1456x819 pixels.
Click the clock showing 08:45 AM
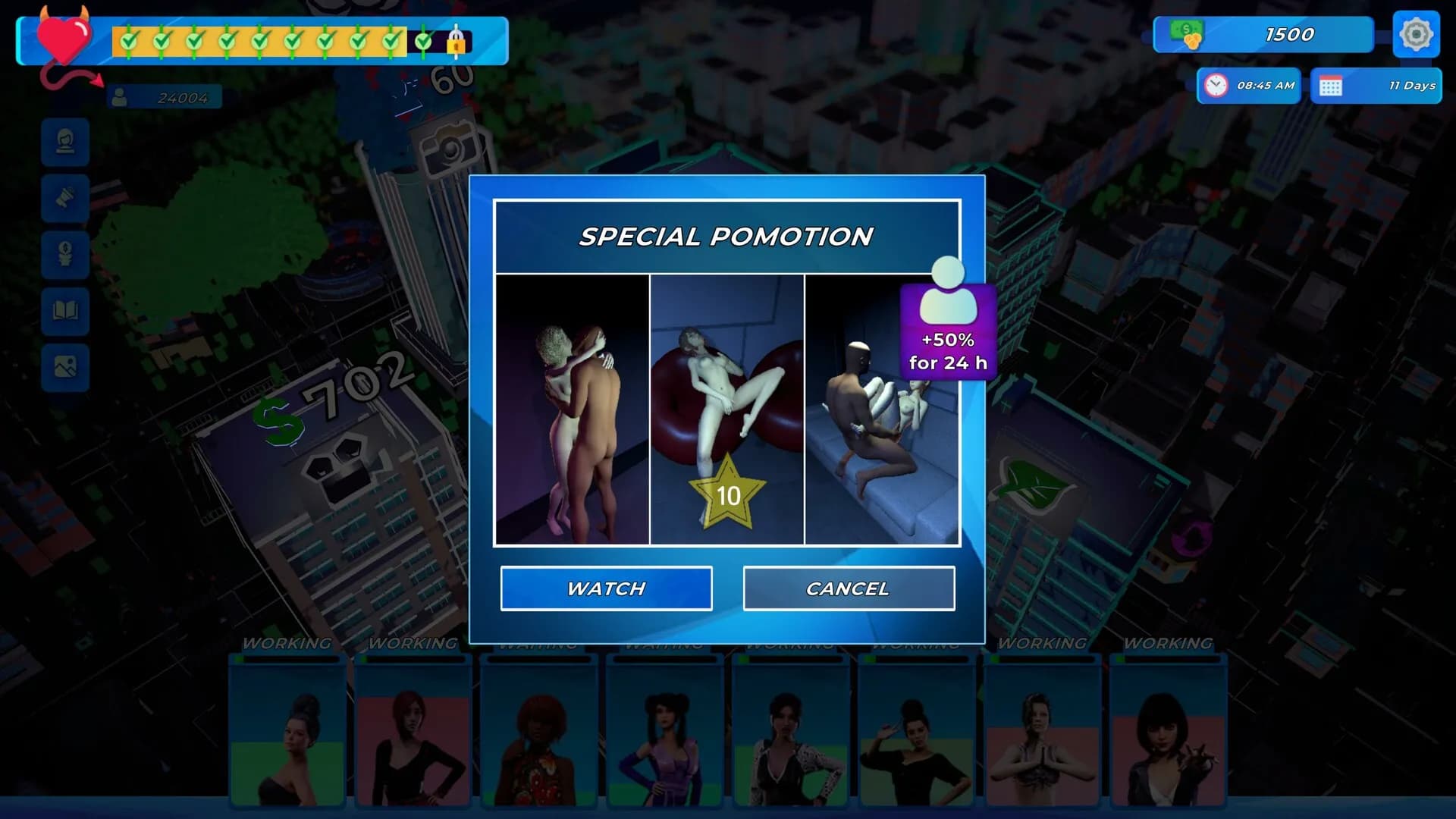[x=1247, y=86]
